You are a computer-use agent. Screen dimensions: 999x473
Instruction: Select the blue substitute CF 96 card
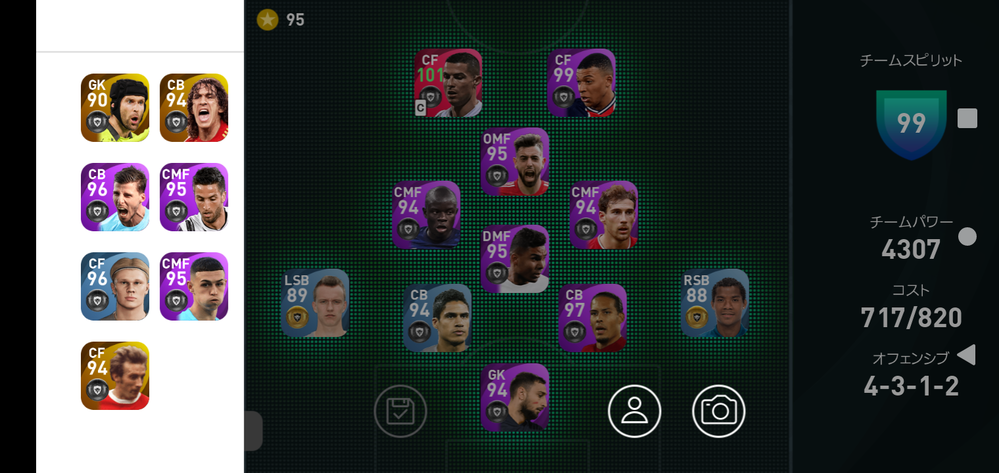(x=115, y=286)
